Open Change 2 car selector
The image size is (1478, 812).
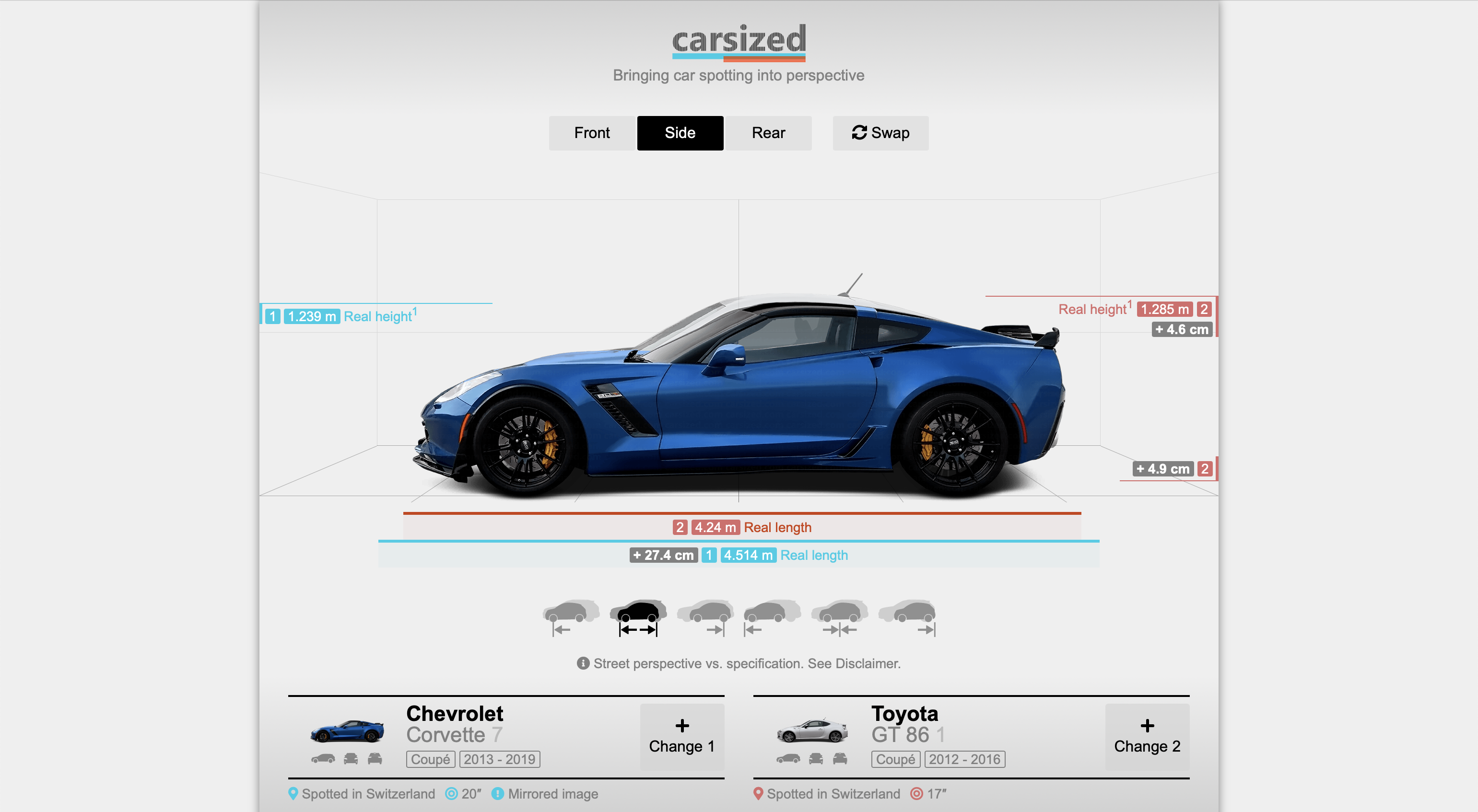pyautogui.click(x=1146, y=737)
